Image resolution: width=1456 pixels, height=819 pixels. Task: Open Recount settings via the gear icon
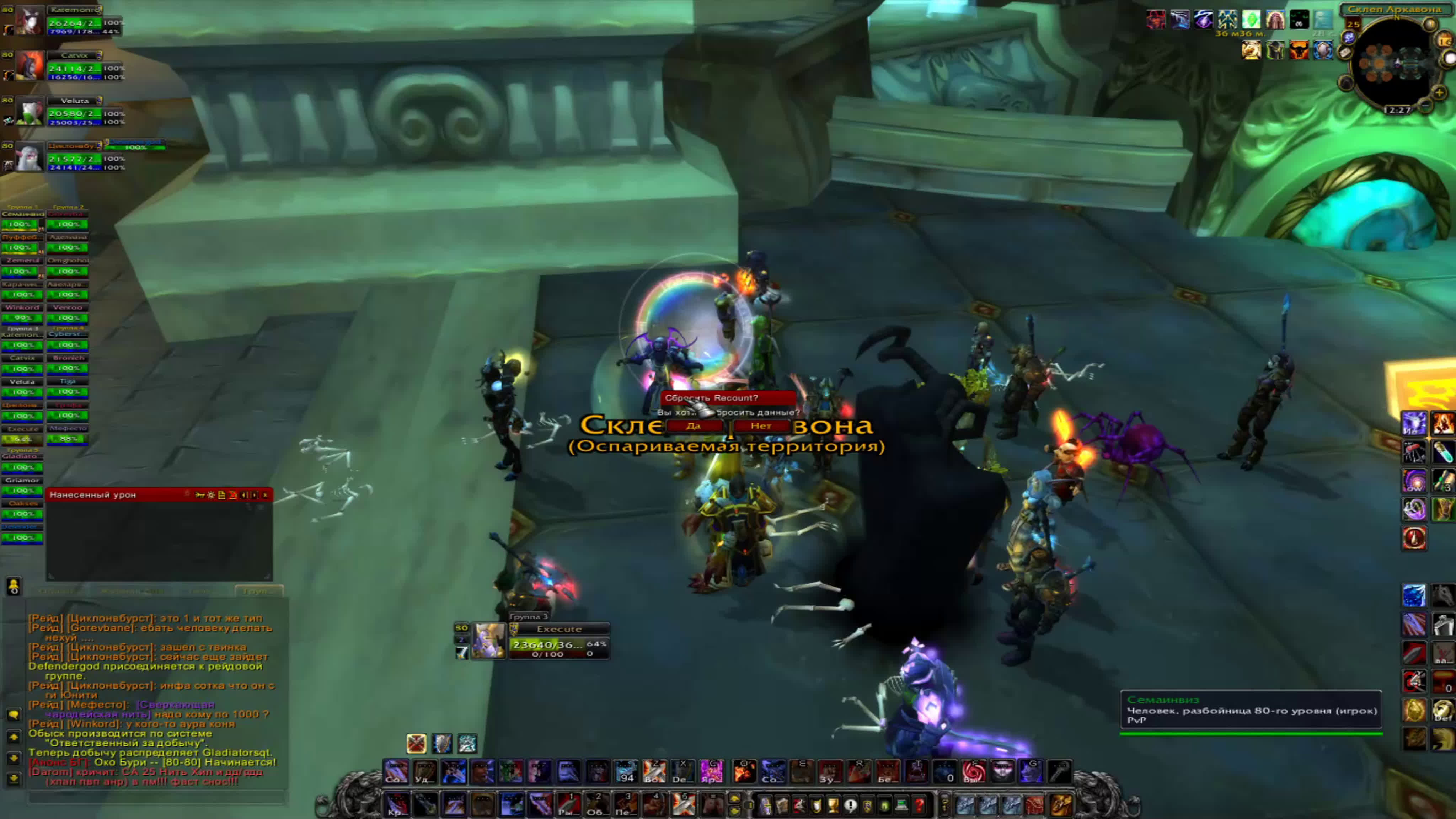click(x=211, y=495)
